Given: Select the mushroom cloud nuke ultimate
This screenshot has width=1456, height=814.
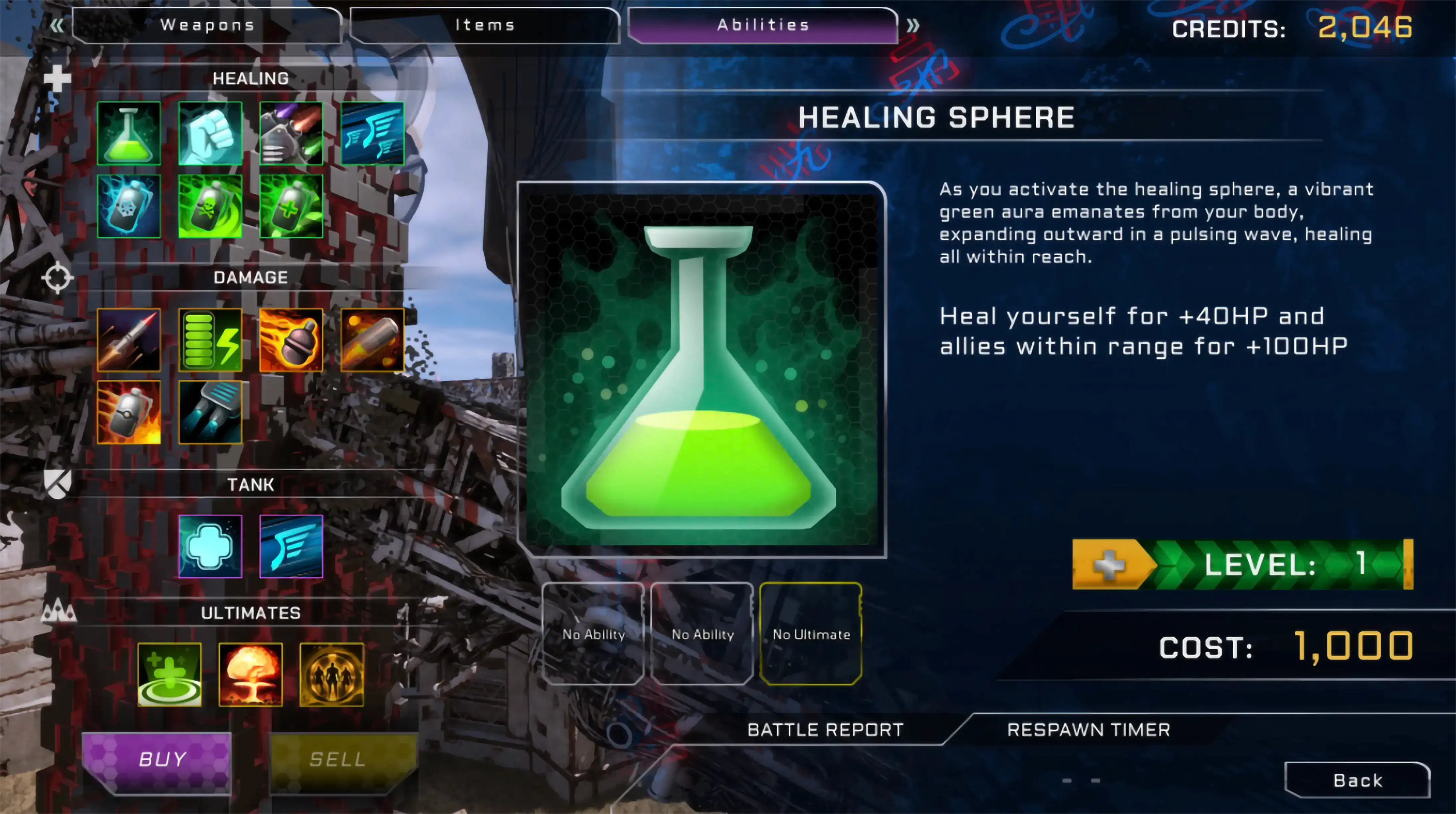Looking at the screenshot, I should pos(250,674).
